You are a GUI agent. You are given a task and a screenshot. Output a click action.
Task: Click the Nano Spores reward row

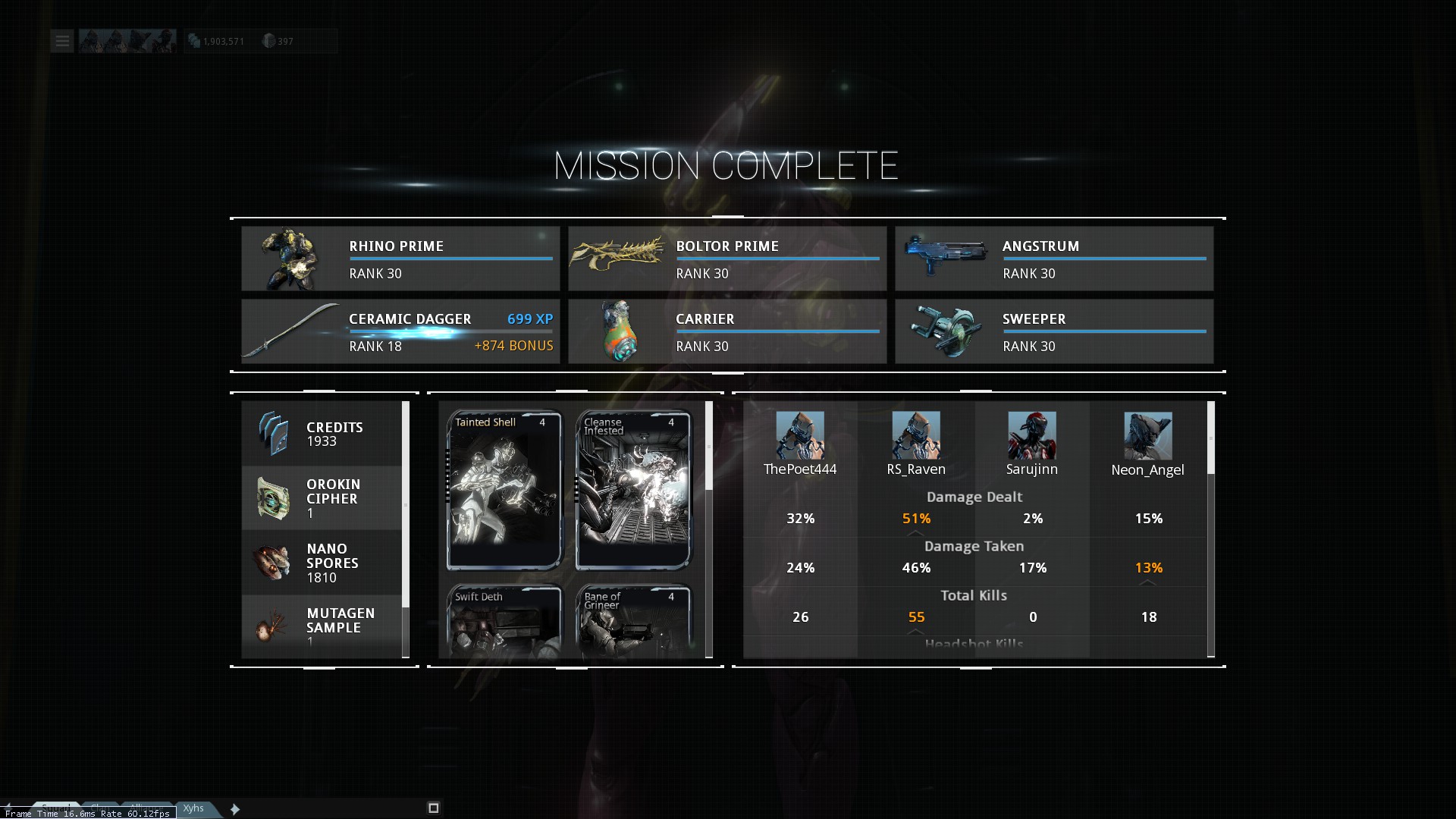coord(322,563)
